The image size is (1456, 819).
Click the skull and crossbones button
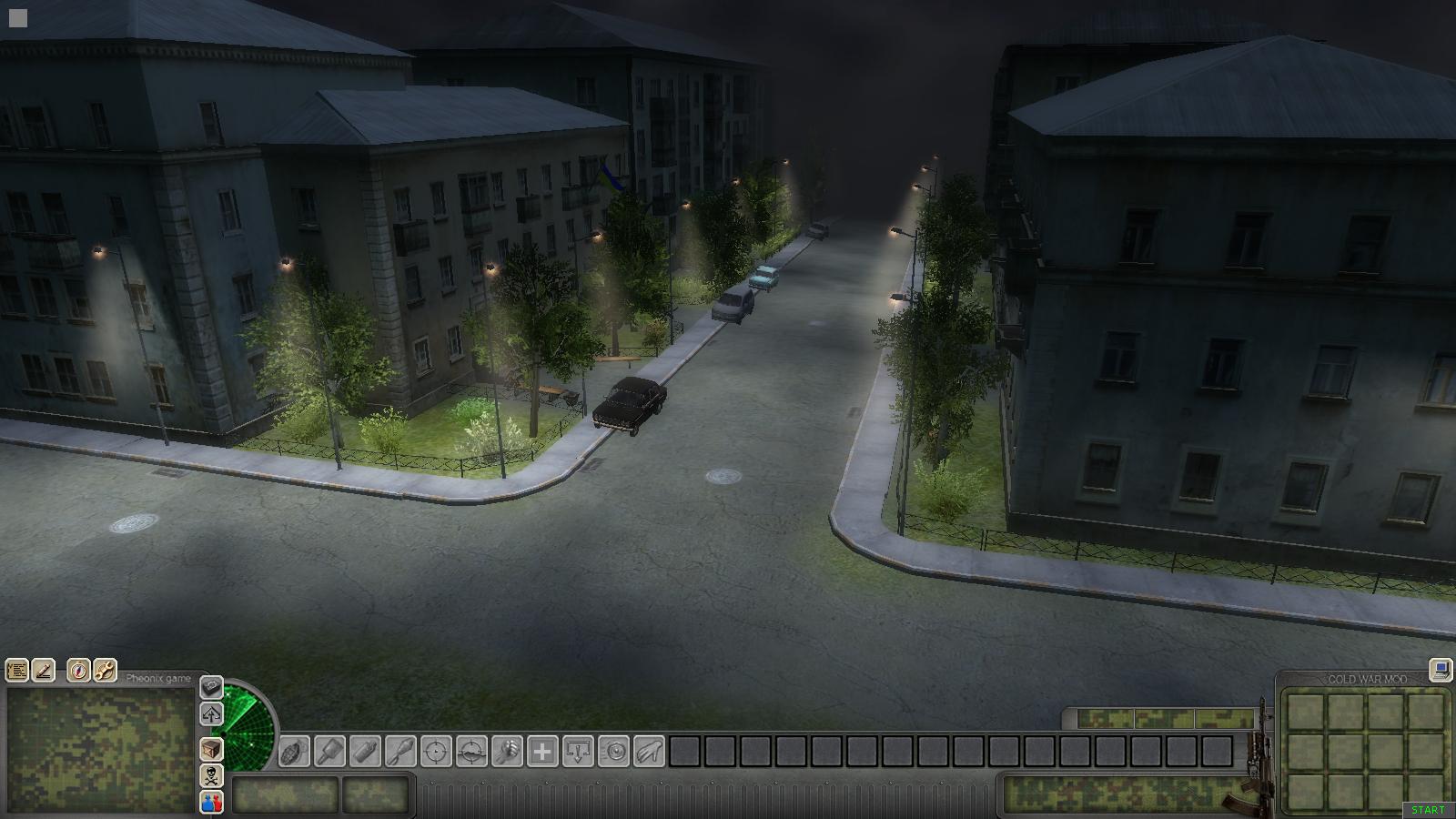click(211, 776)
